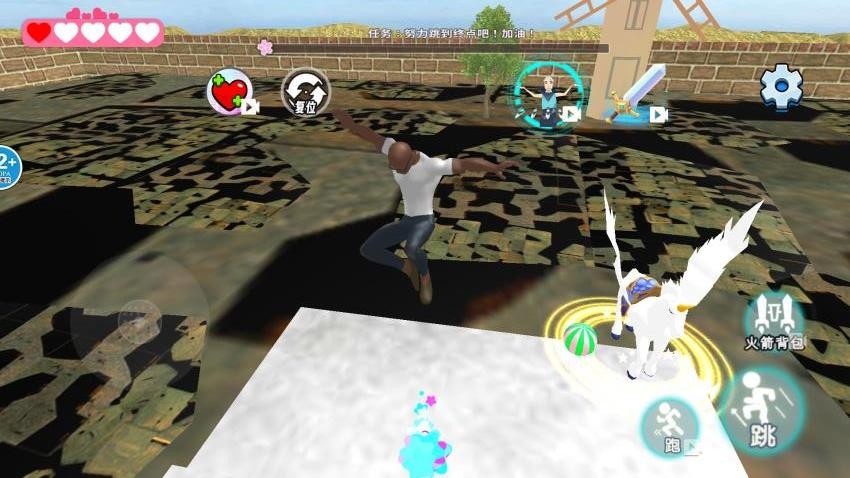Viewport: 850px width, 478px height.
Task: Open the gear settings menu
Action: pos(781,87)
